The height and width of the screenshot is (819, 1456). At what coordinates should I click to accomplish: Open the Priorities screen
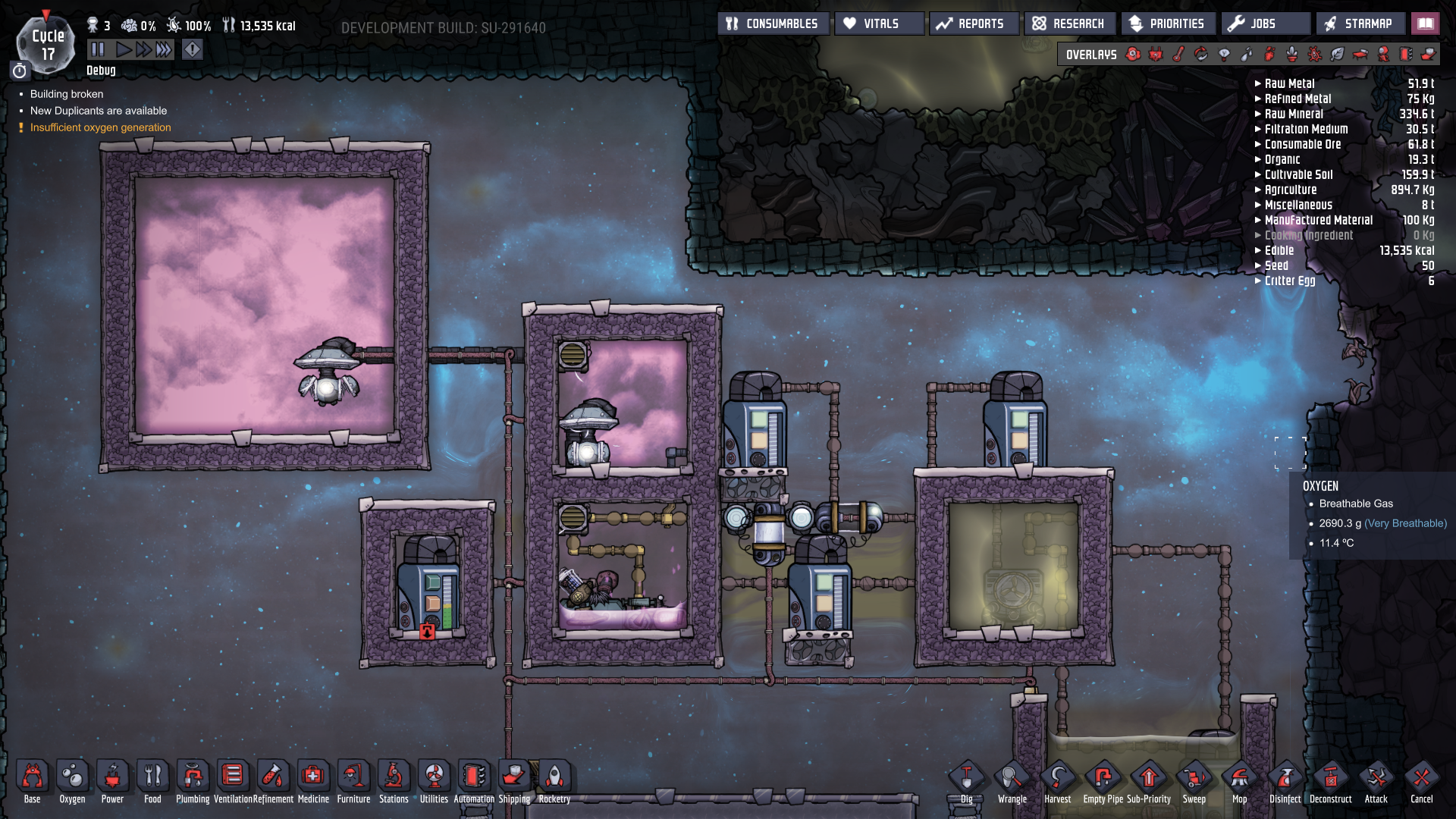(1168, 23)
